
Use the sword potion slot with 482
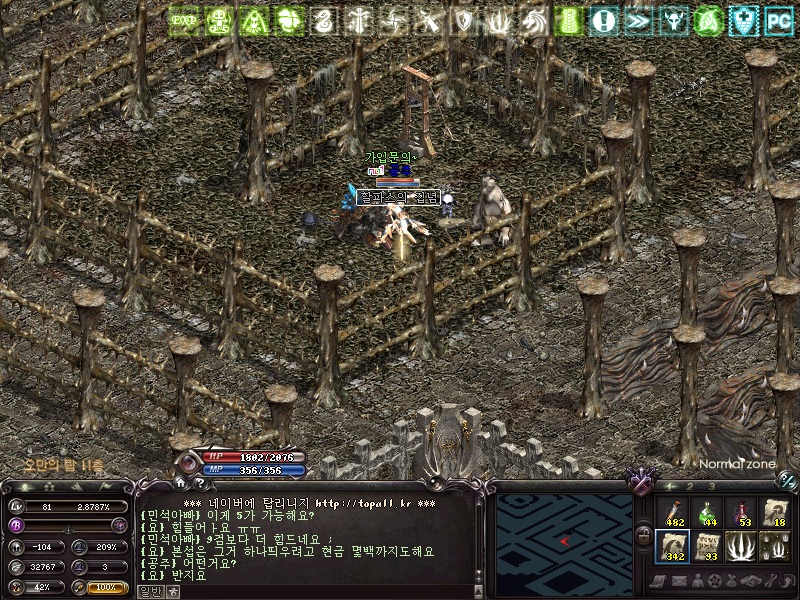click(x=675, y=513)
